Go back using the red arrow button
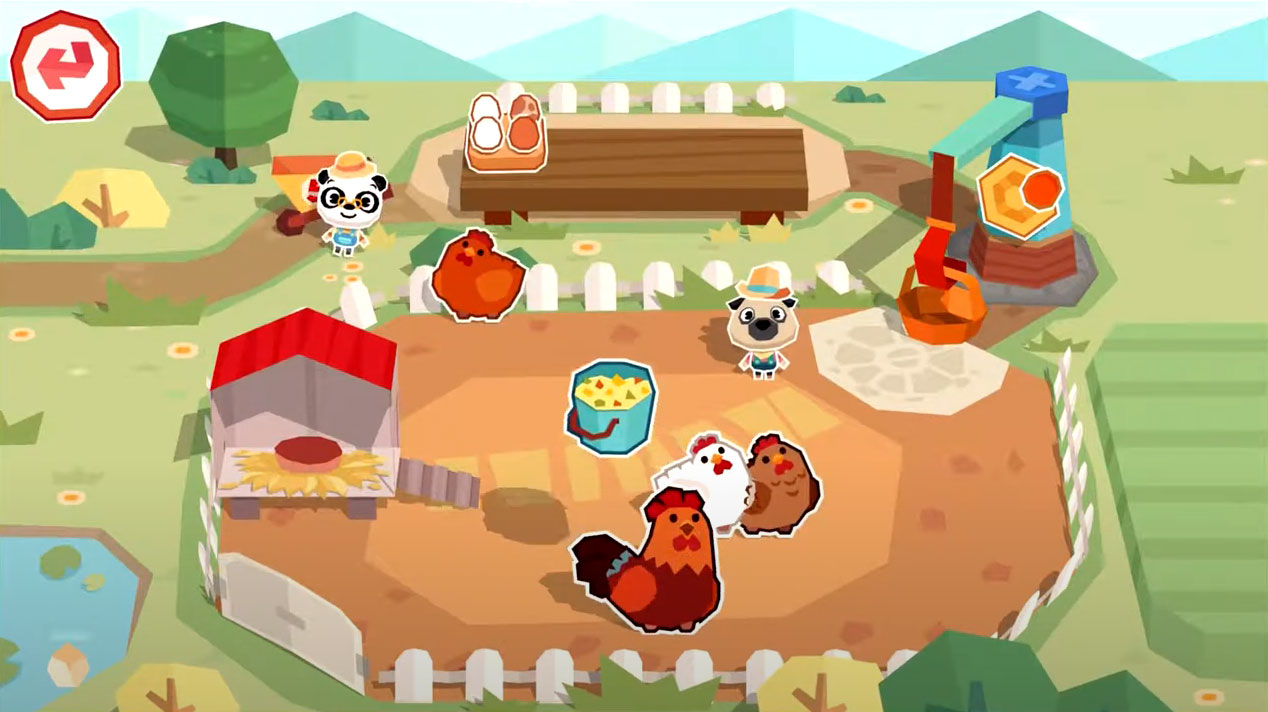Image resolution: width=1268 pixels, height=712 pixels. (x=65, y=66)
